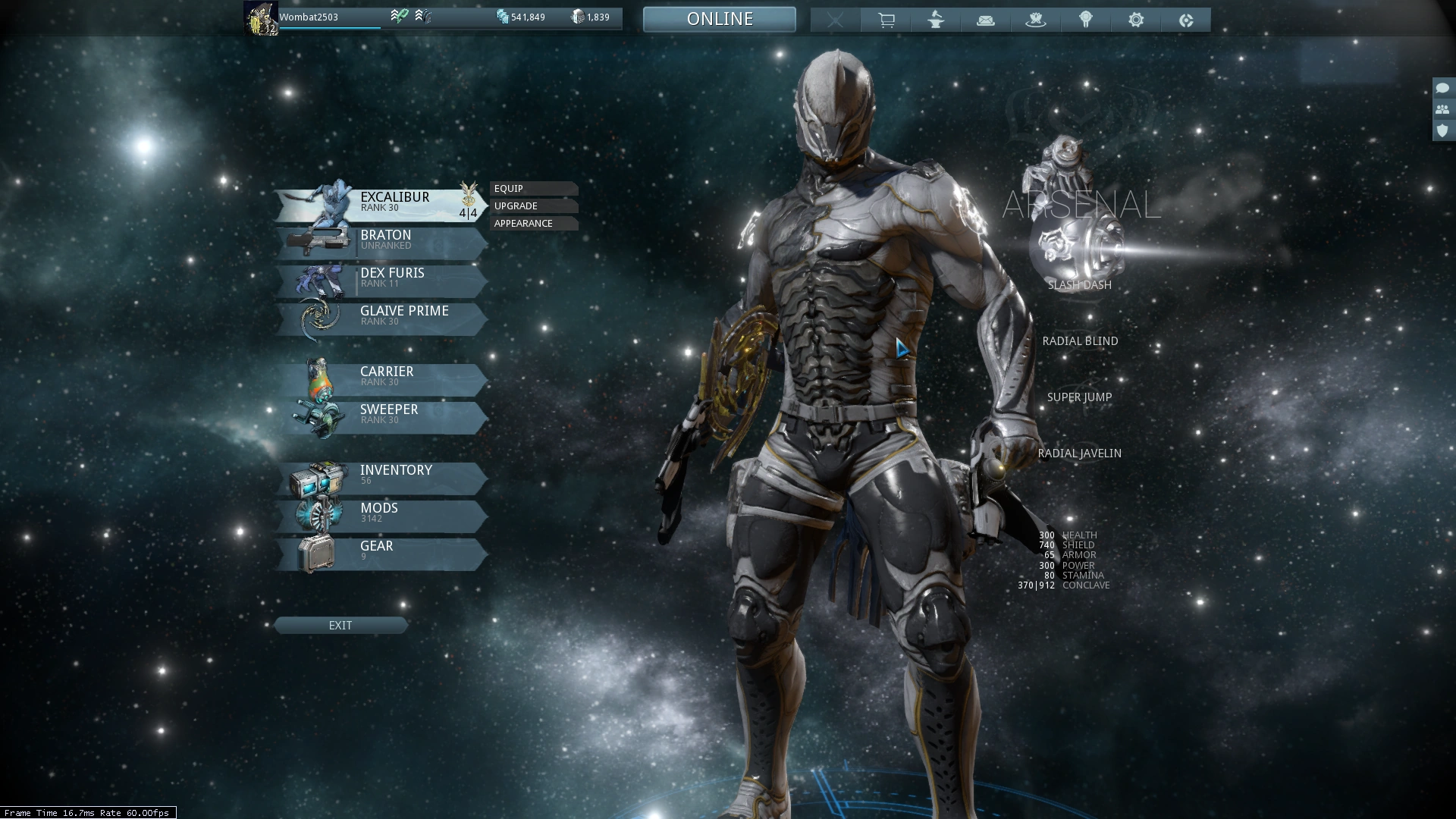Viewport: 1456px width, 819px height.
Task: Exit the Arsenal screen
Action: [x=340, y=626]
